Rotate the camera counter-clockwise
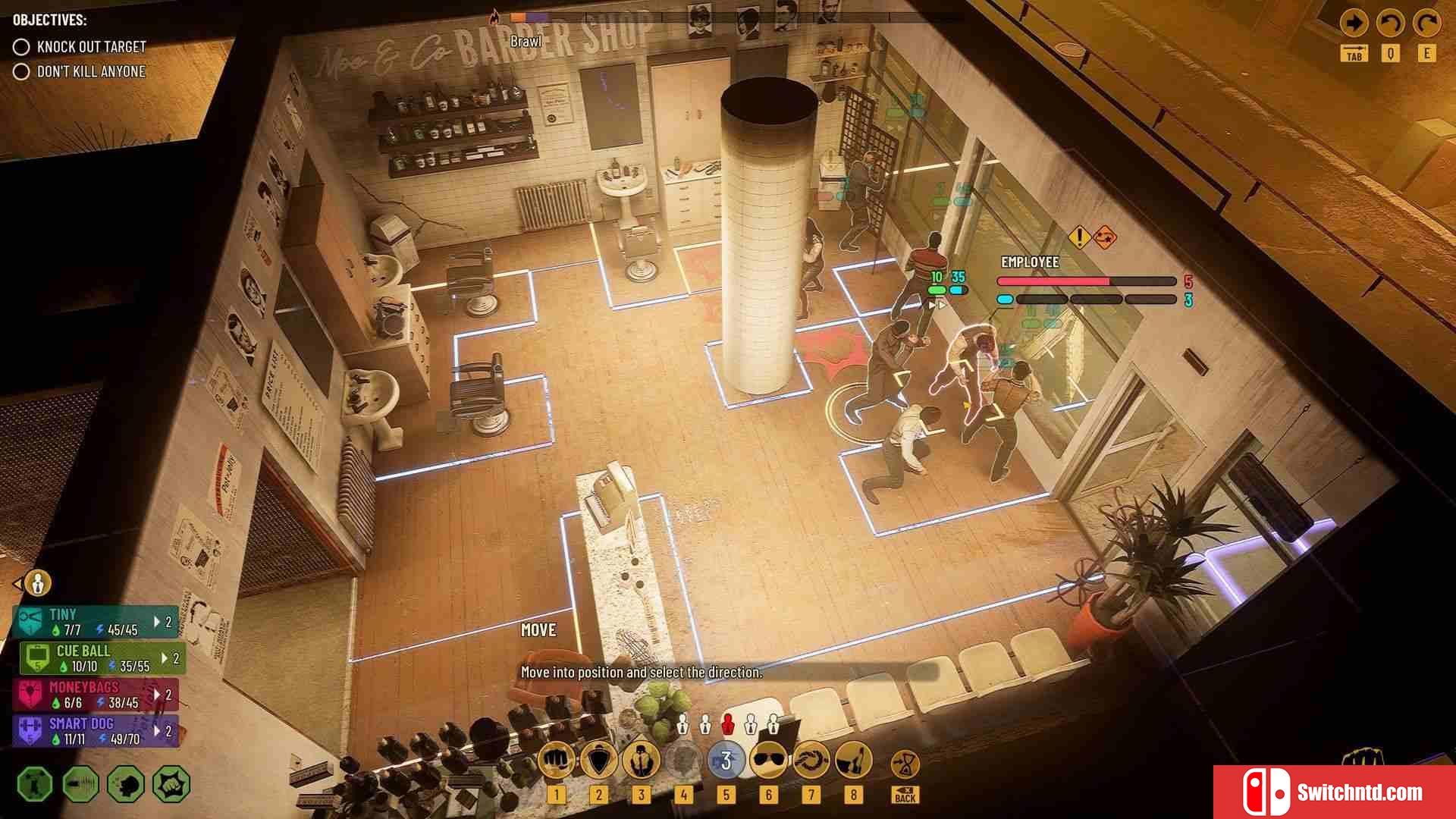 click(1390, 24)
